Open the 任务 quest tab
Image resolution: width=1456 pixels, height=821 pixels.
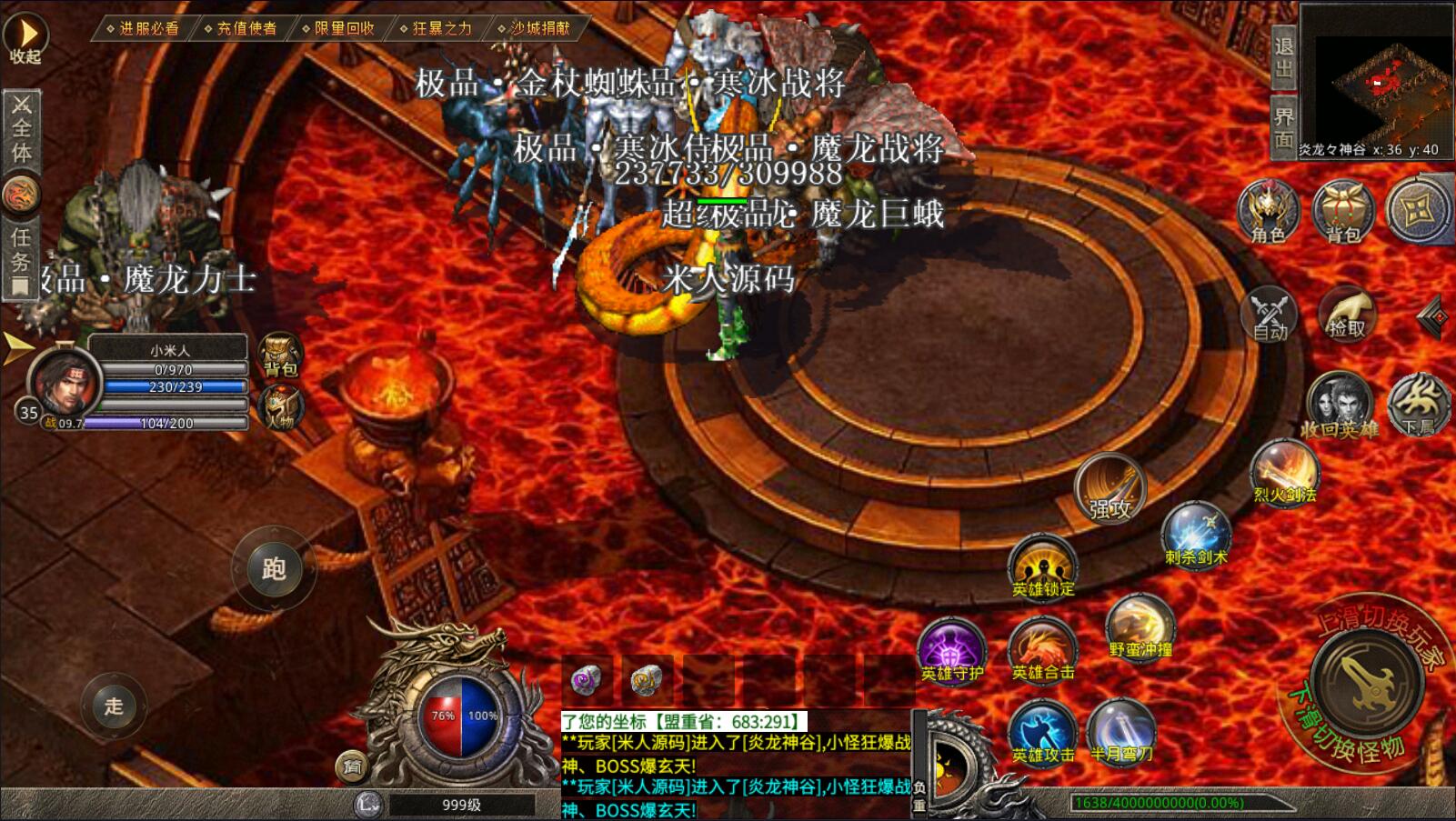click(x=20, y=258)
